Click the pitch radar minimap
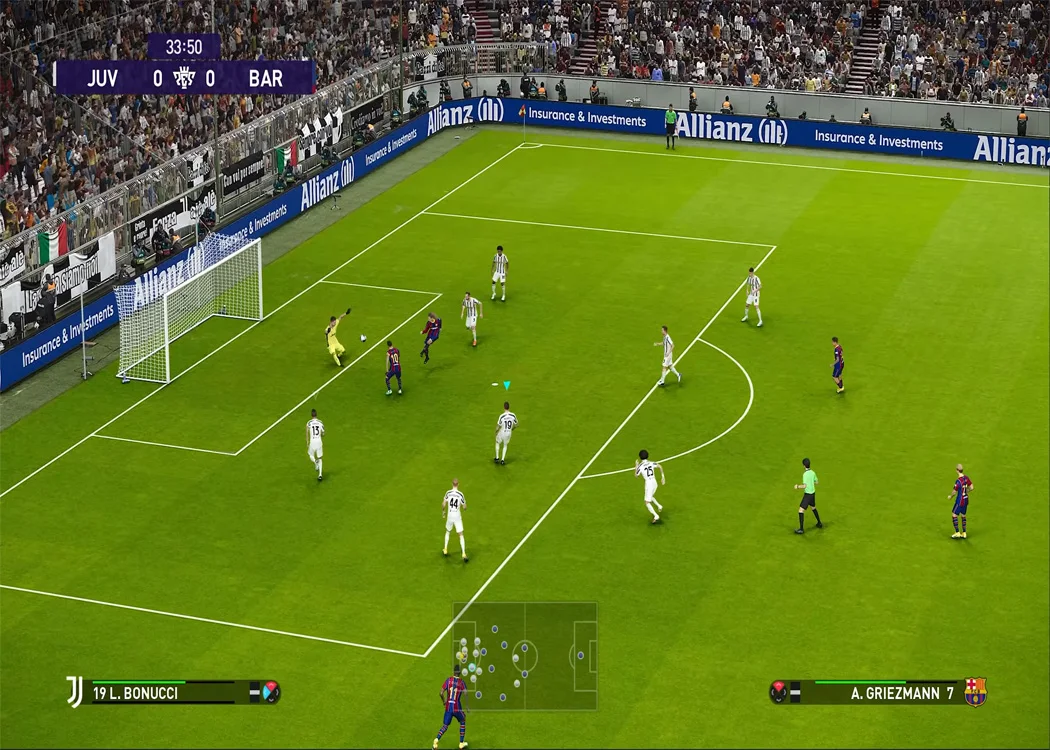The height and width of the screenshot is (750, 1050). 525,656
